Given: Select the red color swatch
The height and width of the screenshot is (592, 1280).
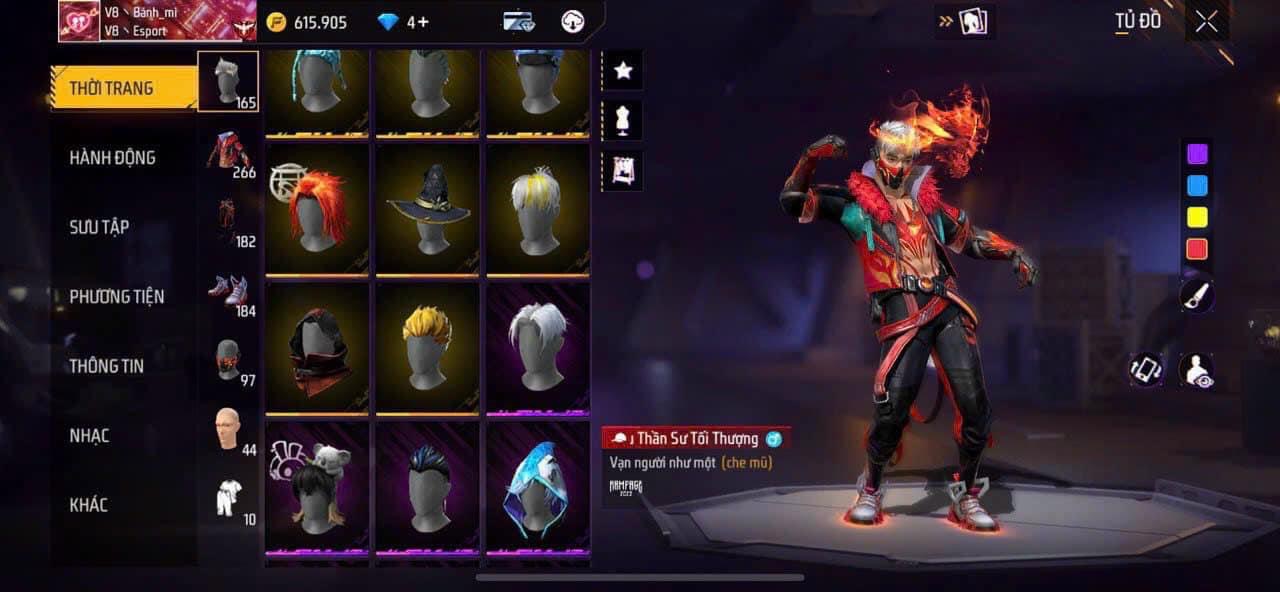Looking at the screenshot, I should pyautogui.click(x=1196, y=249).
